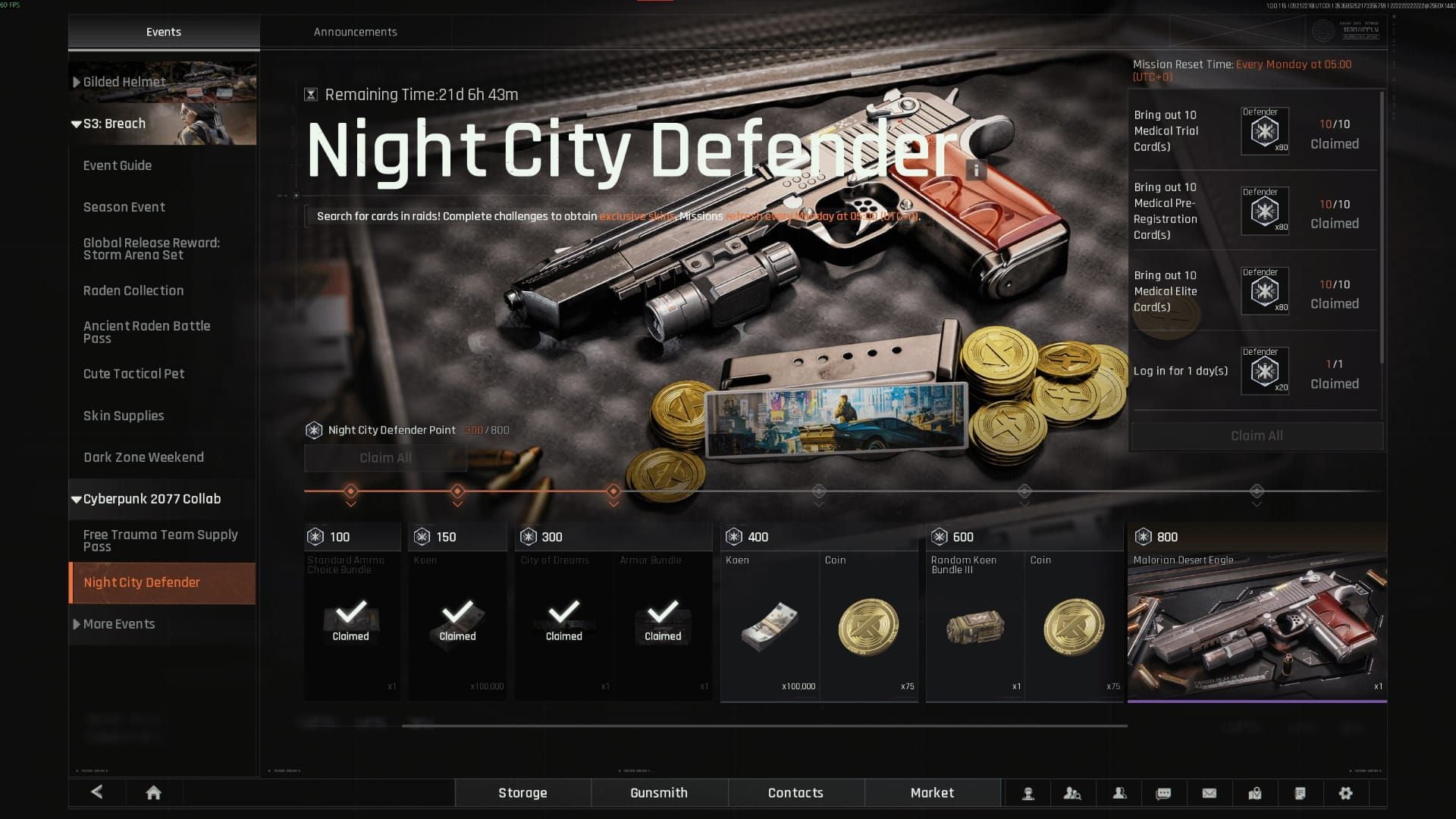1456x819 pixels.
Task: Open Dark Zone Weekend event
Action: [144, 457]
